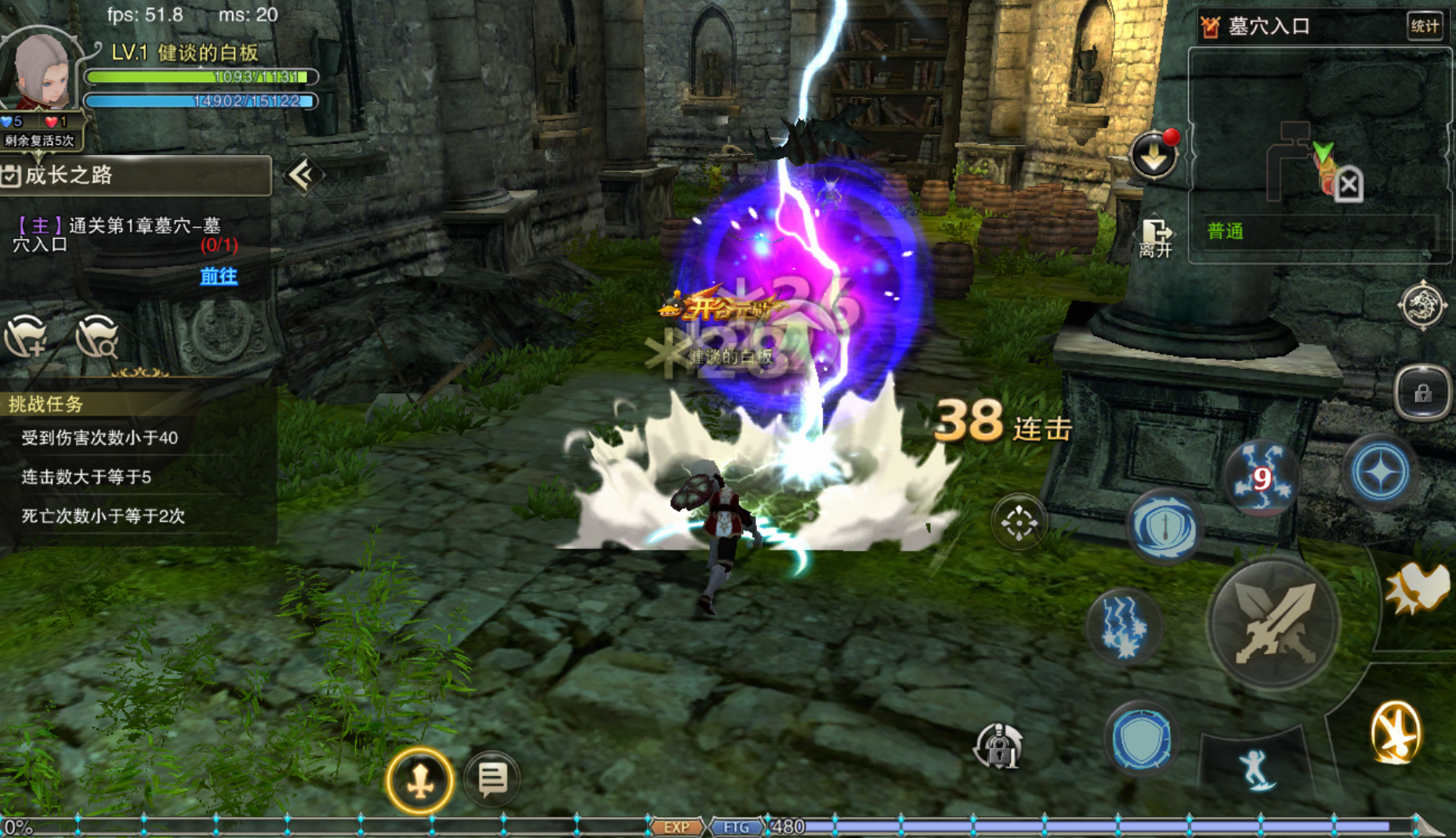Use the blue shield guard skill
The image size is (1456, 838).
click(x=1141, y=739)
